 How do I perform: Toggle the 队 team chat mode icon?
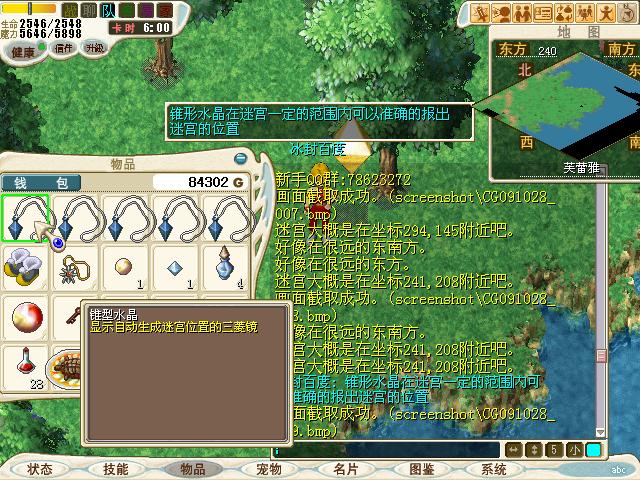[108, 10]
